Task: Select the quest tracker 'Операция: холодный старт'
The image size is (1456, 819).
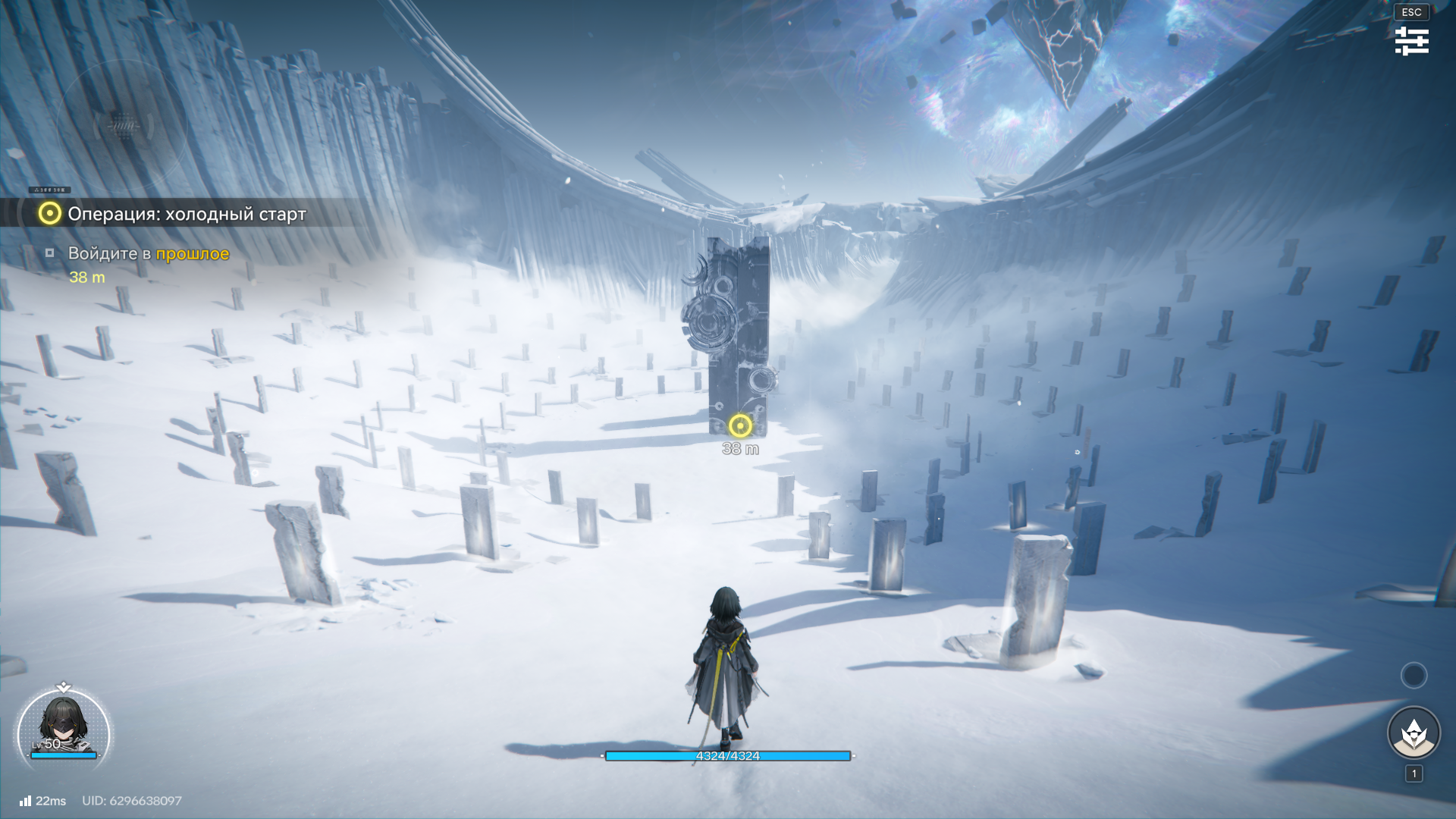Action: pyautogui.click(x=187, y=214)
